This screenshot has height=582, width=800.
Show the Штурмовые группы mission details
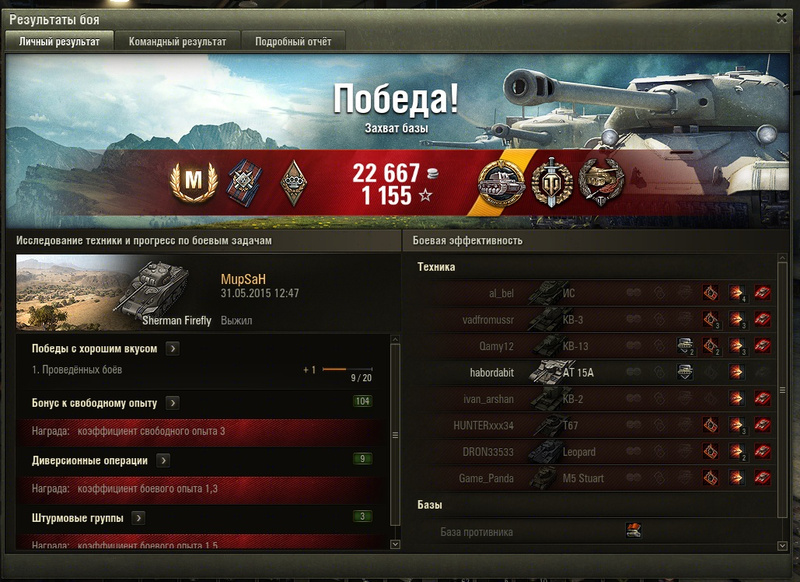[138, 517]
